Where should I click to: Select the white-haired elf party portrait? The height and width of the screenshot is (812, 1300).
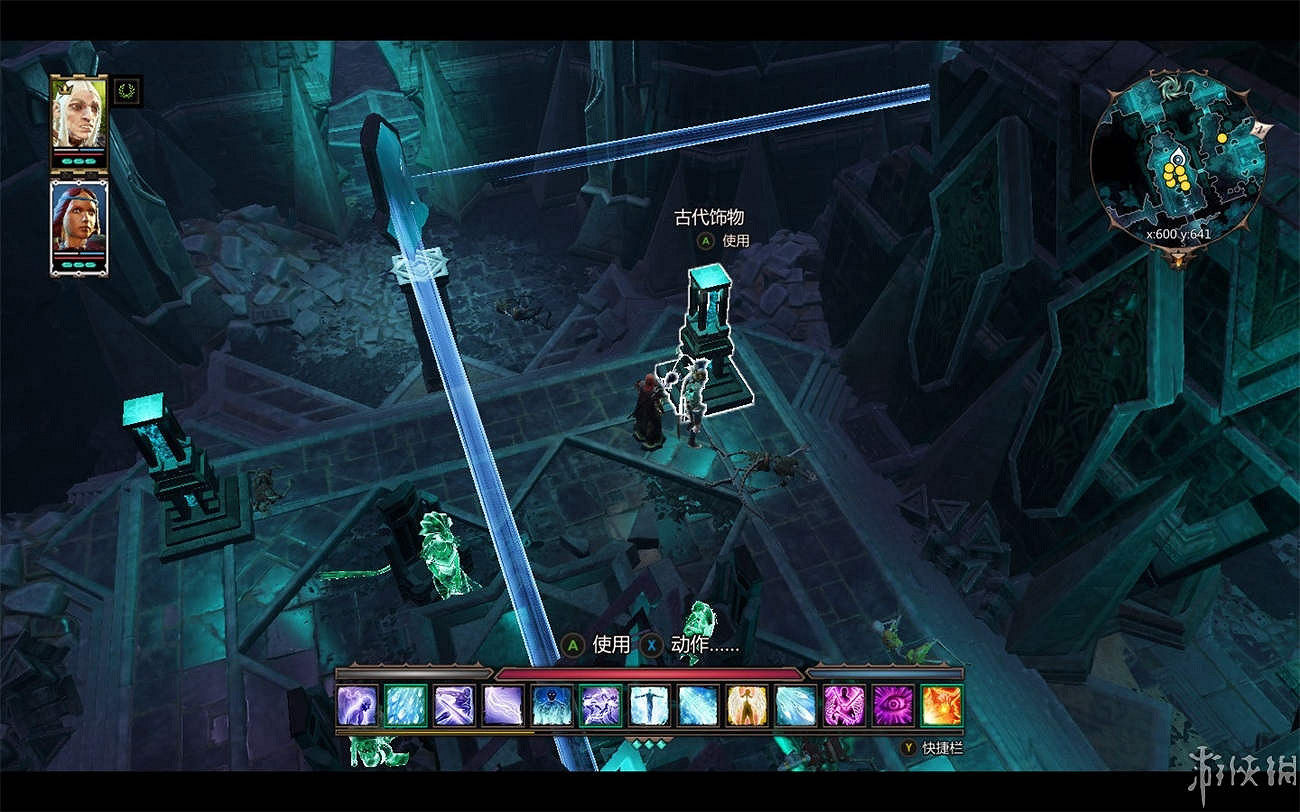point(78,114)
